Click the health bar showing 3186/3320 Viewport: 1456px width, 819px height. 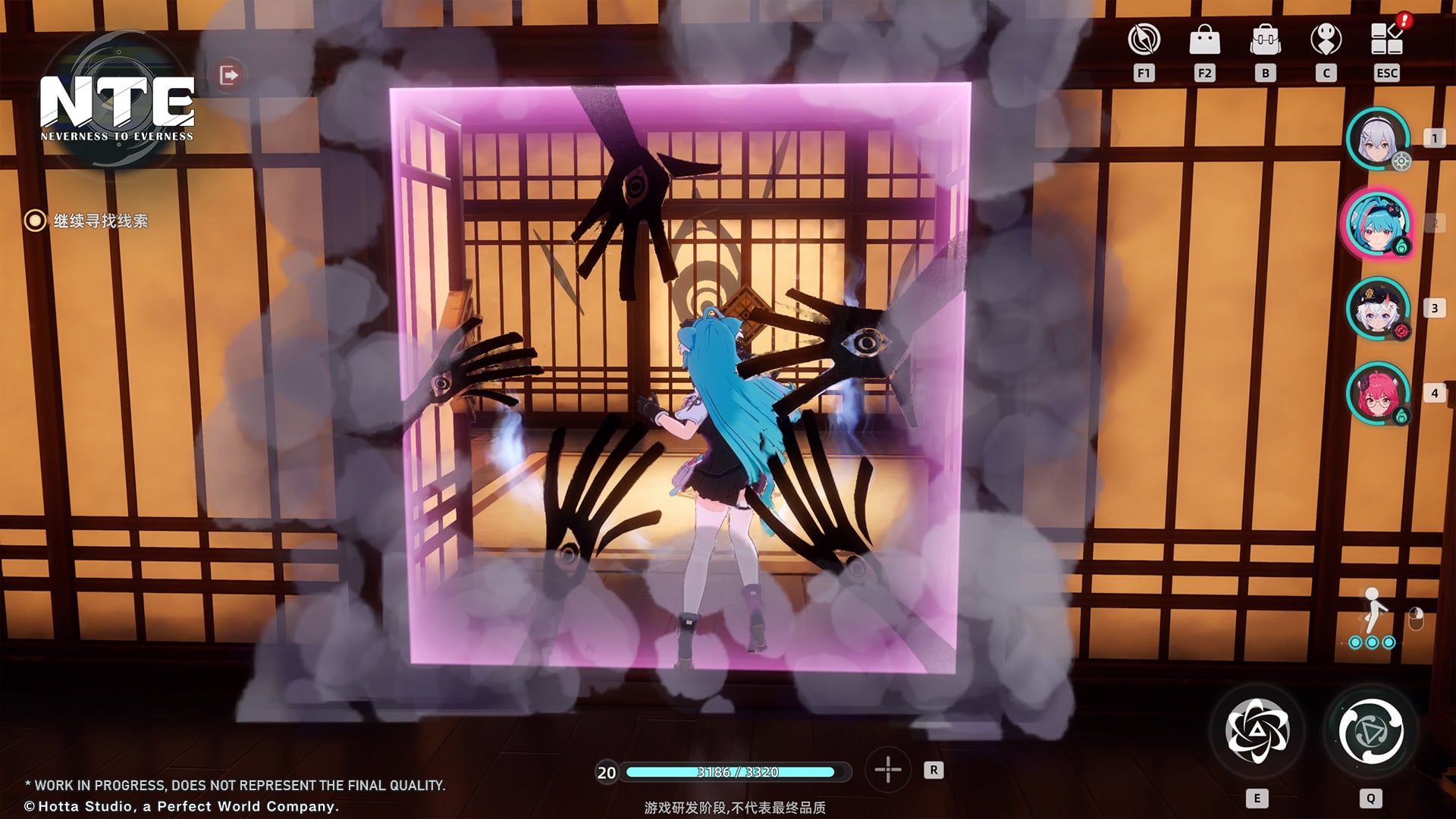[736, 772]
